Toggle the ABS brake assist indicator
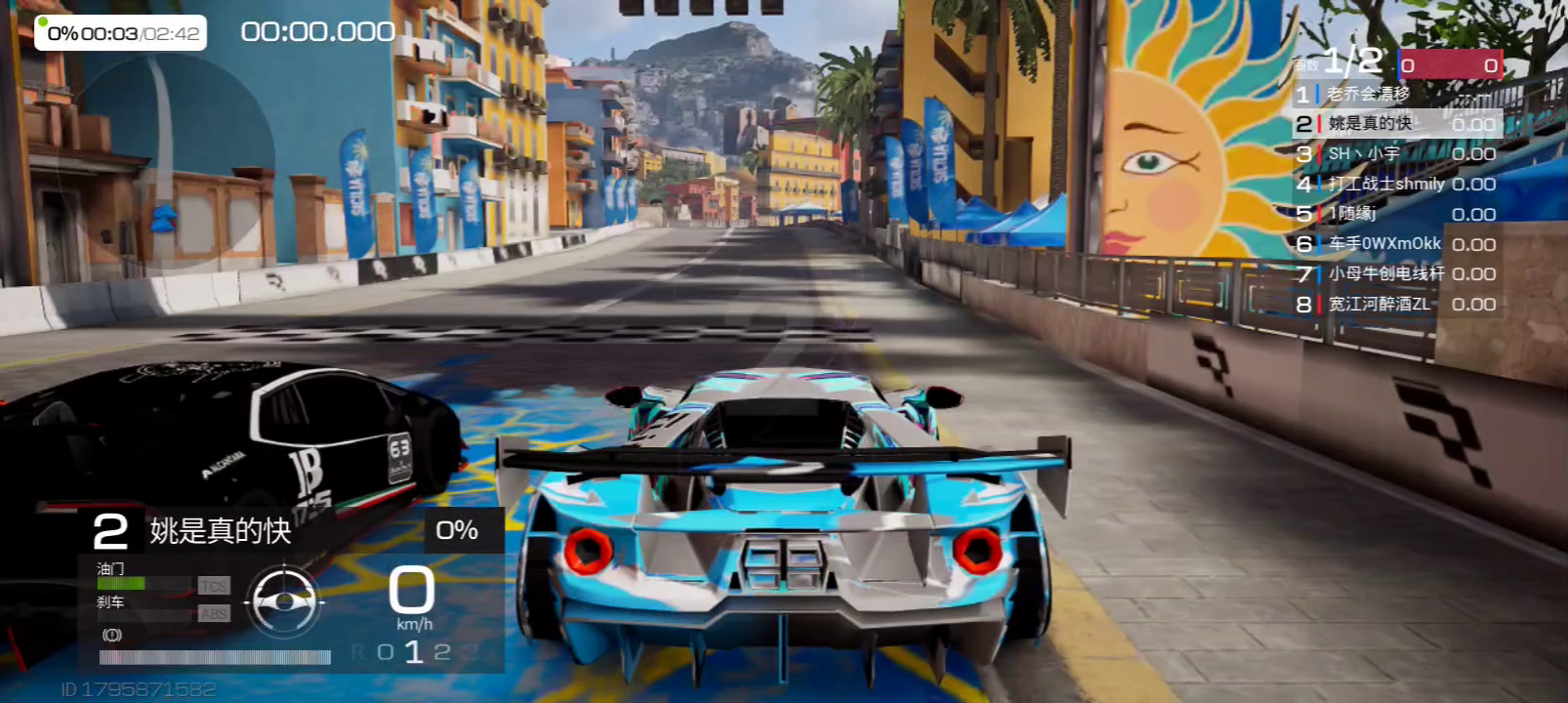The image size is (1568, 703). tap(214, 614)
